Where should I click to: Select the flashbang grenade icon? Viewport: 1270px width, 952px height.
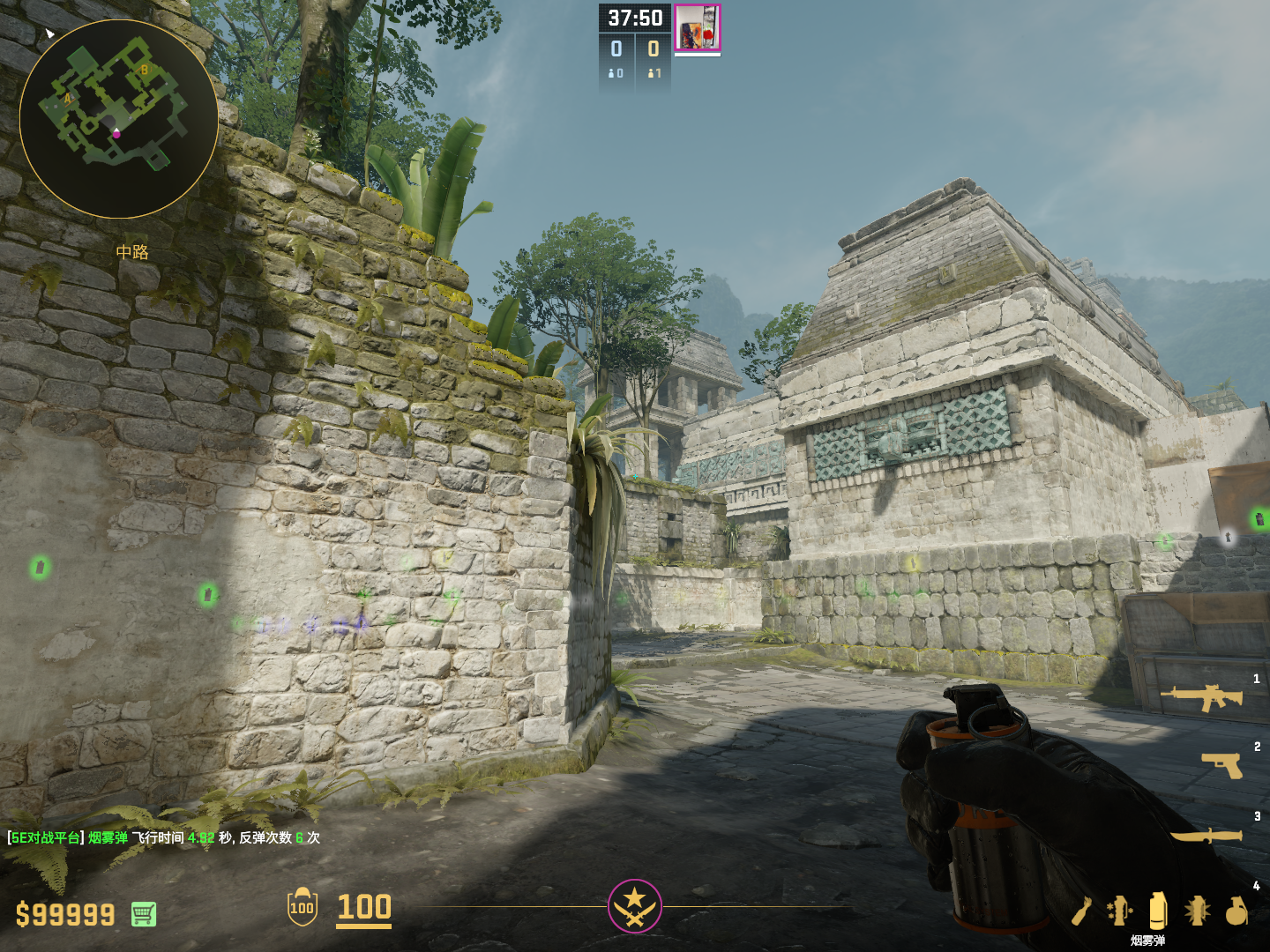point(1197,911)
